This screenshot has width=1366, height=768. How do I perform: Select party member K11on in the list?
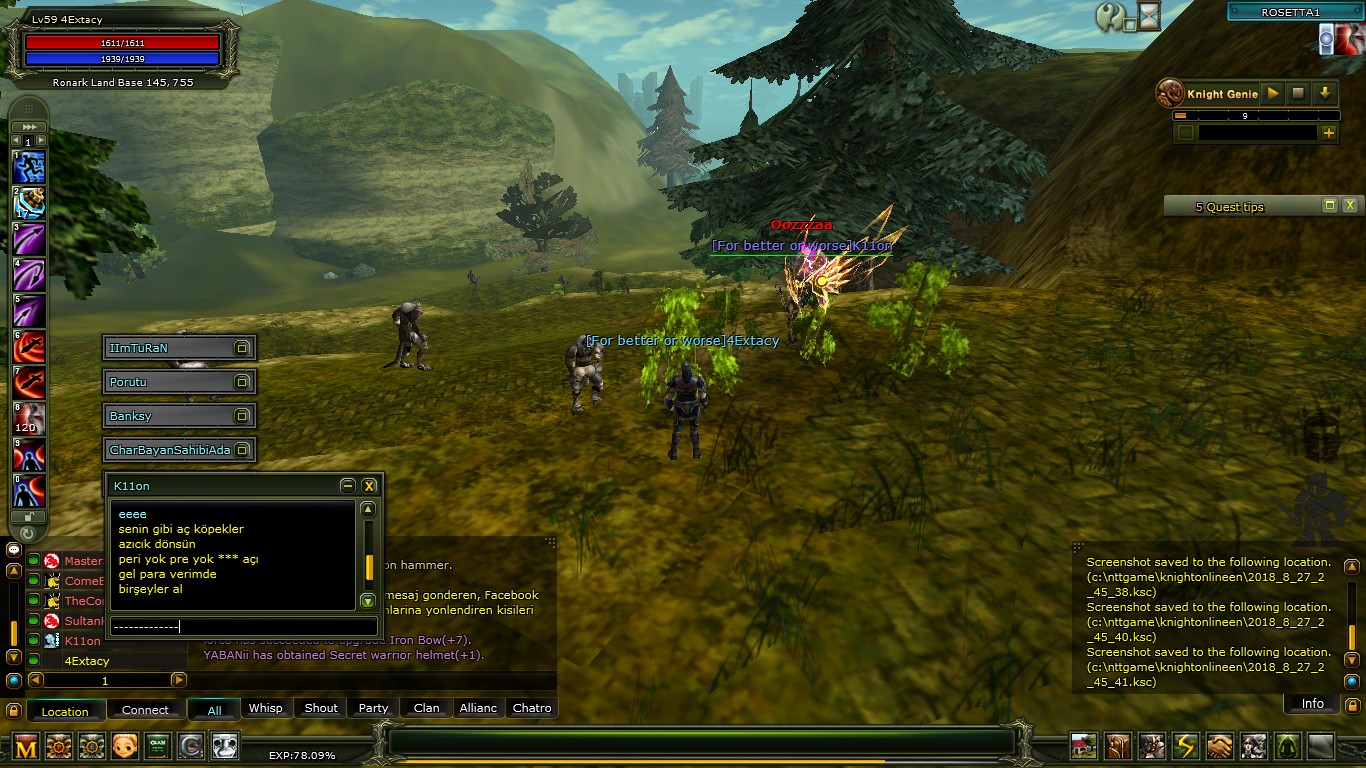(x=82, y=641)
